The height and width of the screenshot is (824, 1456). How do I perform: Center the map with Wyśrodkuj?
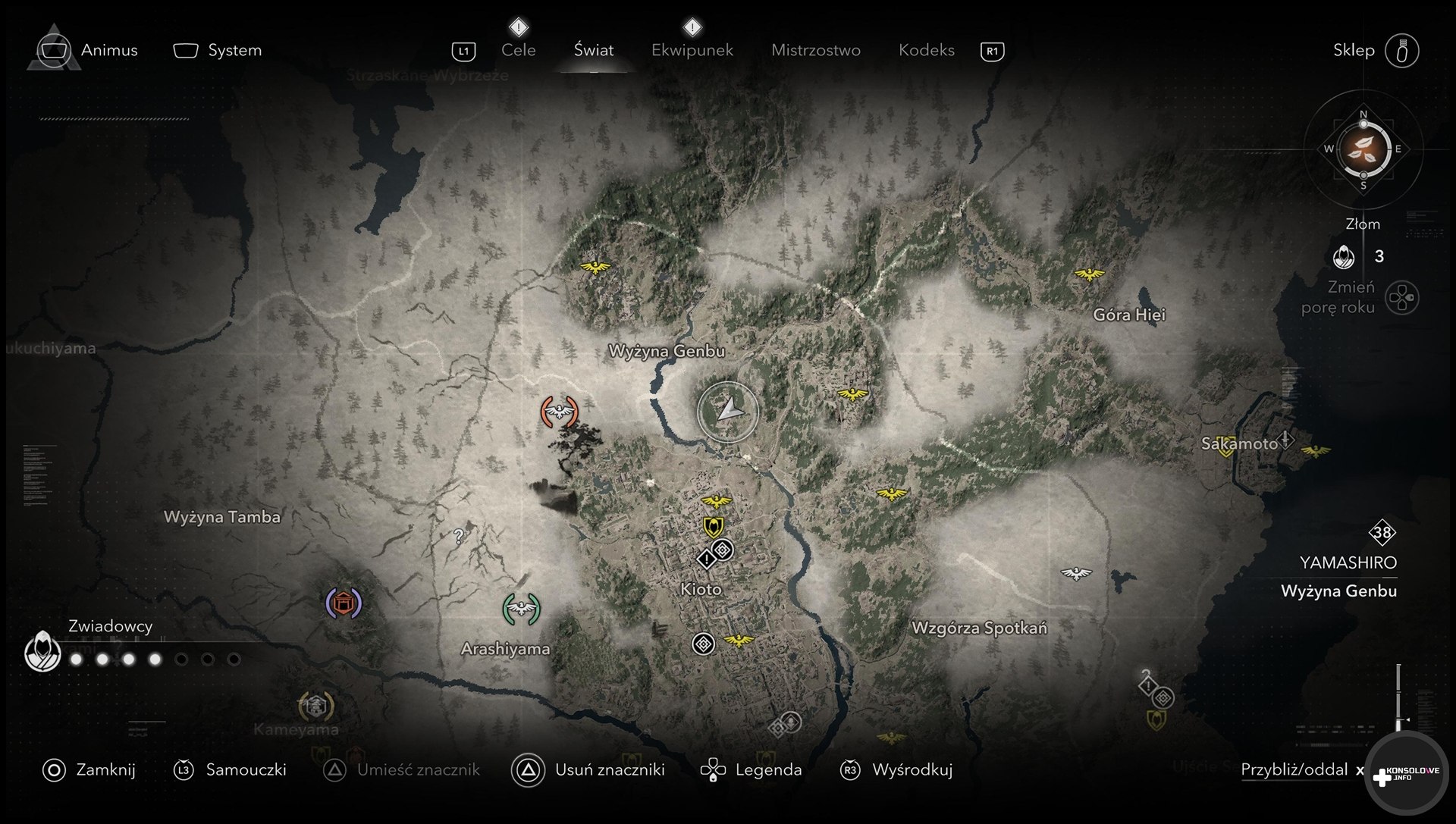(896, 770)
